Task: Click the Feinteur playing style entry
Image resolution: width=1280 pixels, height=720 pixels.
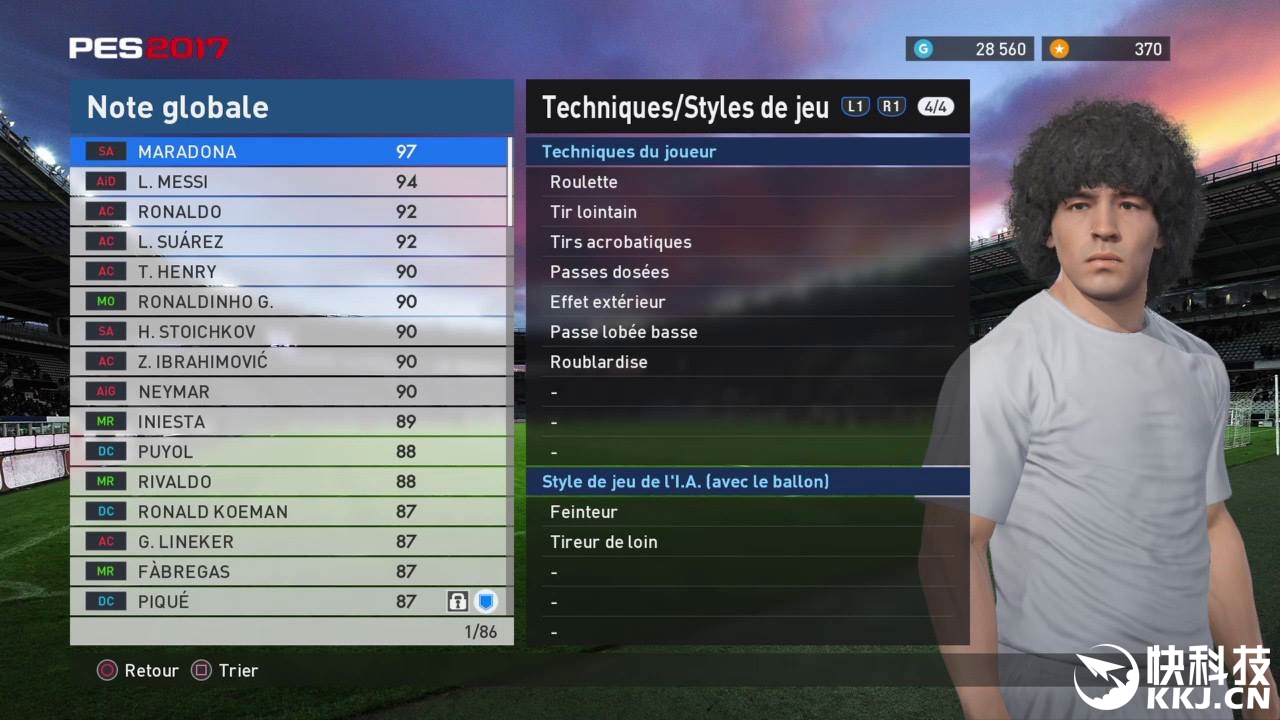Action: coord(584,512)
